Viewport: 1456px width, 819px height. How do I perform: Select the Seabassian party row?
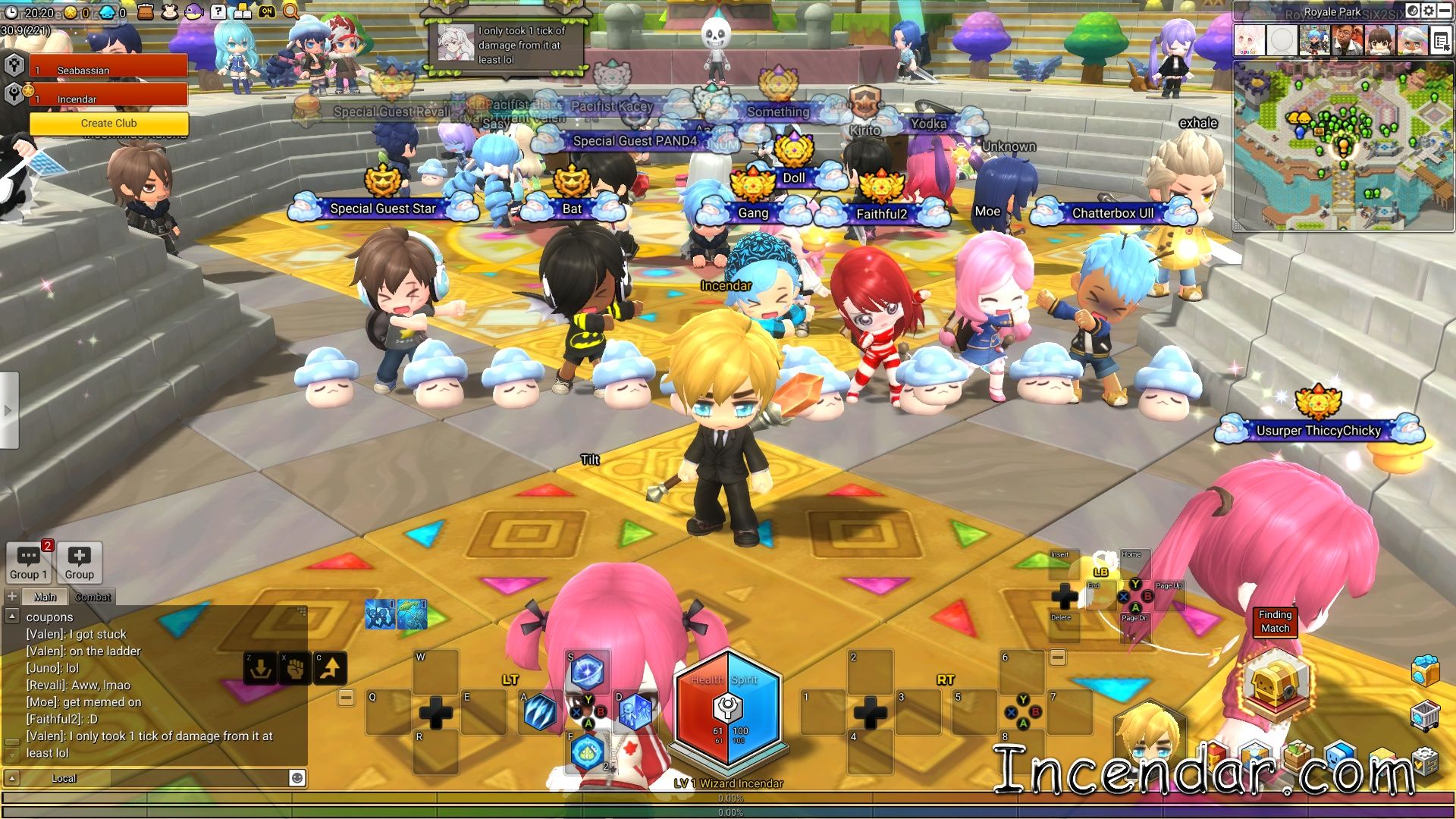click(x=108, y=70)
